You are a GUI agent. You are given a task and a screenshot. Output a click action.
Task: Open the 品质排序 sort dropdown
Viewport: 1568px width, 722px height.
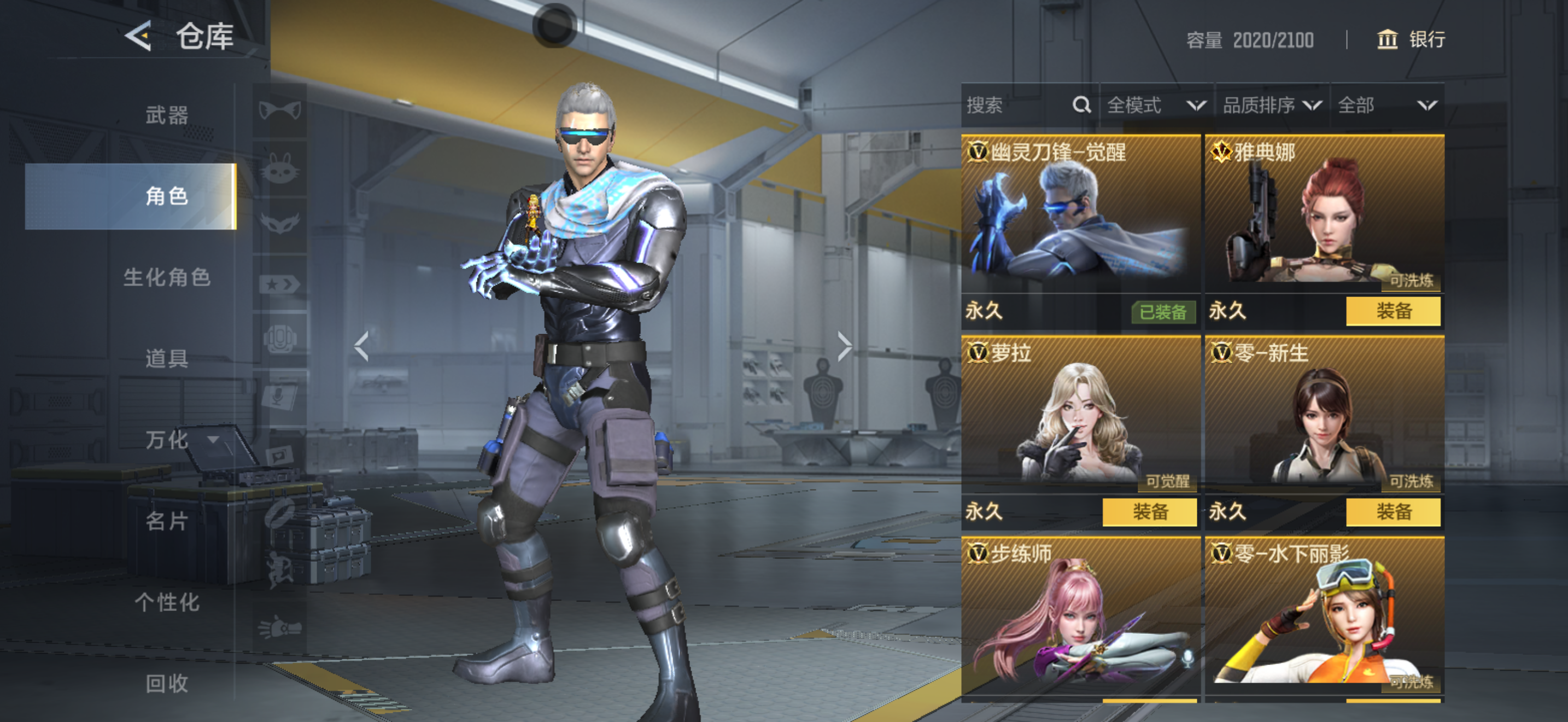coord(1272,106)
